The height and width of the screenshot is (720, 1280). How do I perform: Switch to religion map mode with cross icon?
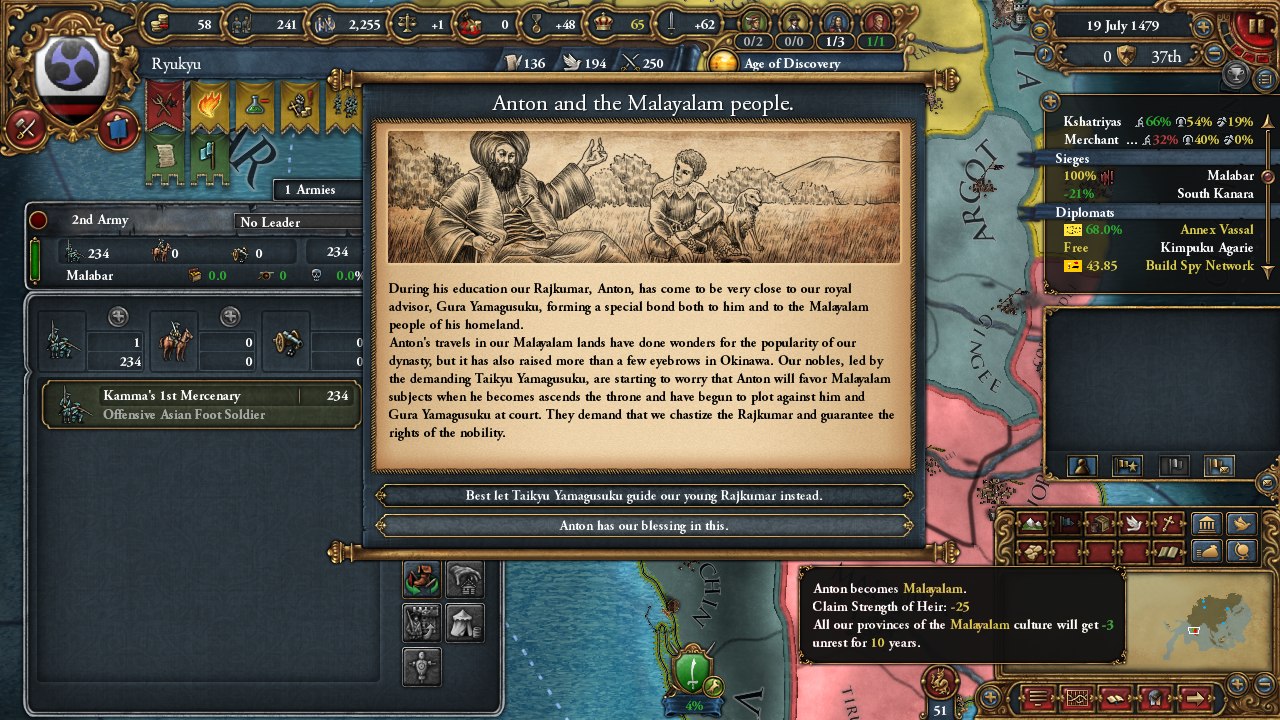tap(1167, 523)
